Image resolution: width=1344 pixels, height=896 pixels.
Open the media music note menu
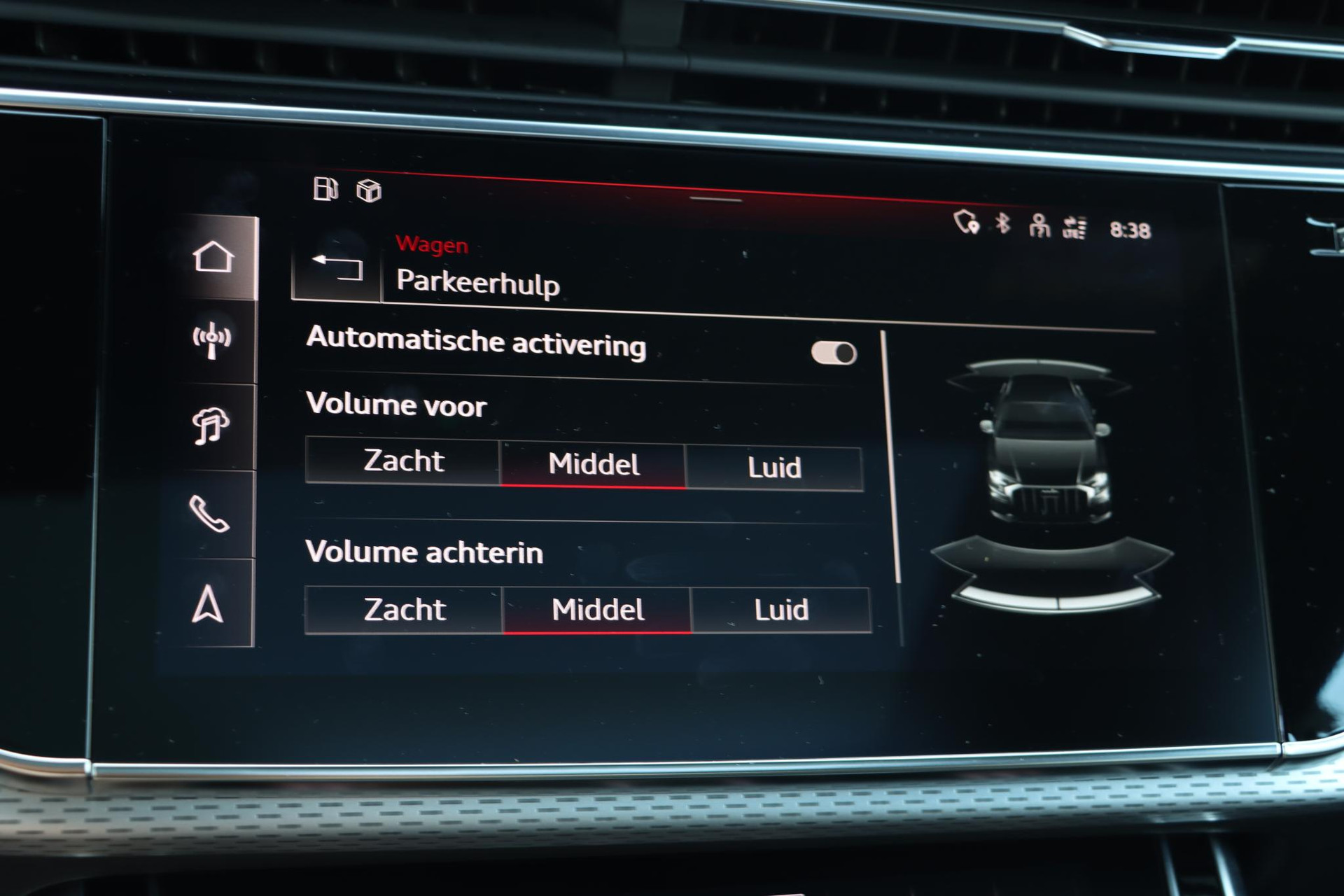[210, 426]
